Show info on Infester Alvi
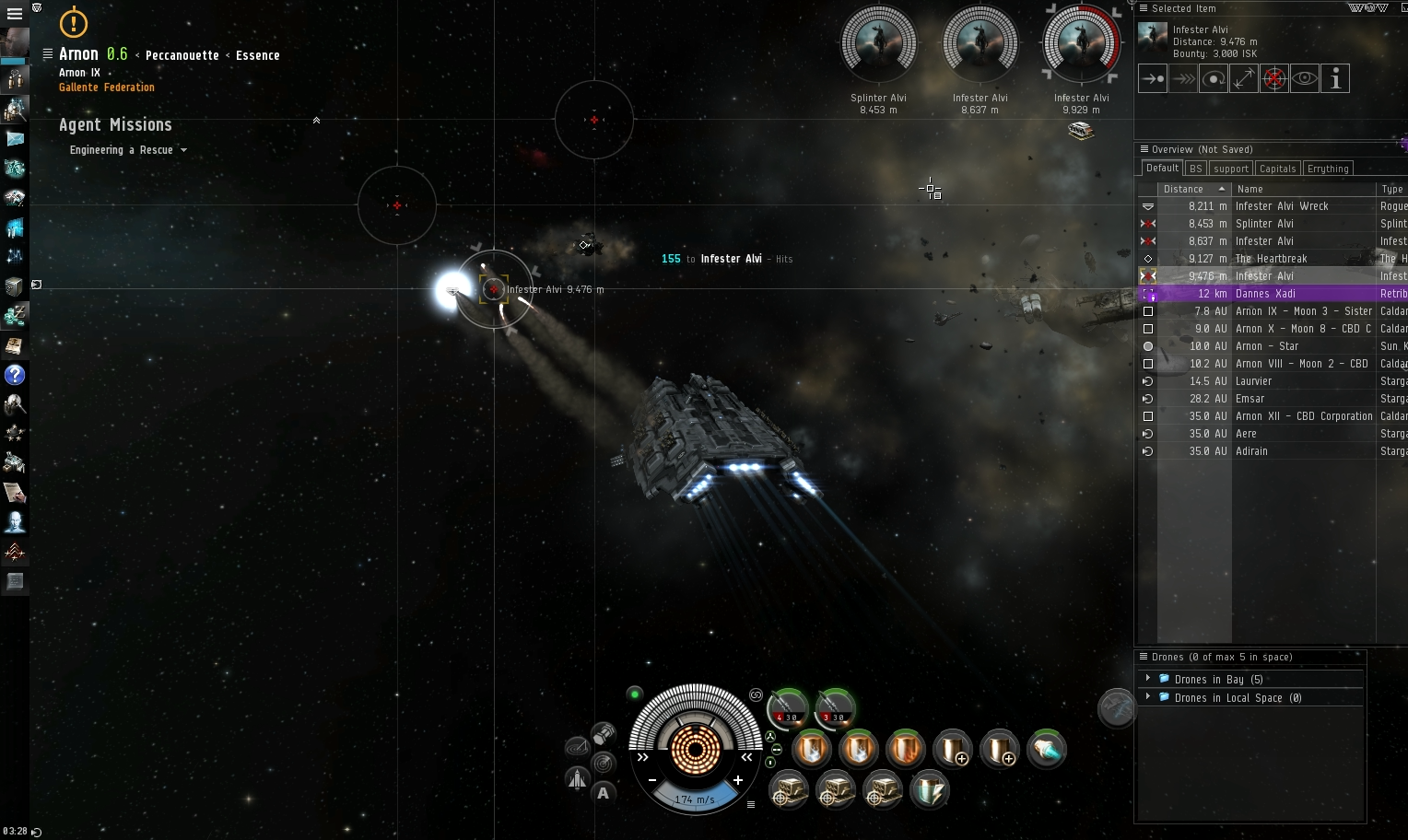 coord(1334,78)
